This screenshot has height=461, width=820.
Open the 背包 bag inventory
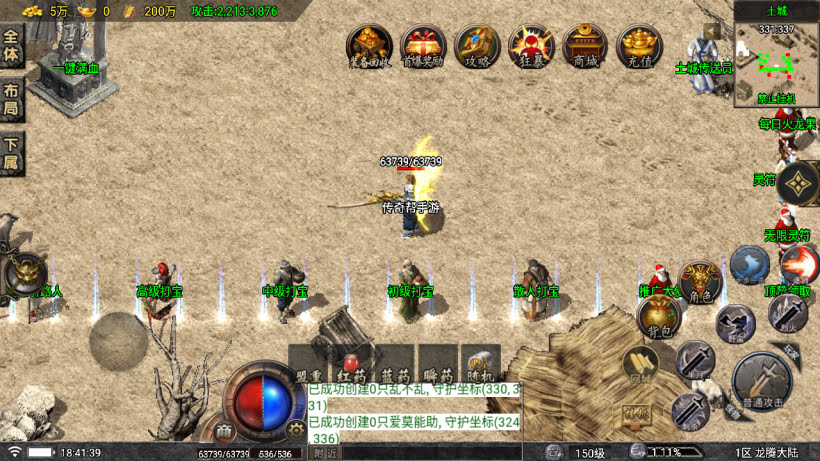click(x=658, y=316)
